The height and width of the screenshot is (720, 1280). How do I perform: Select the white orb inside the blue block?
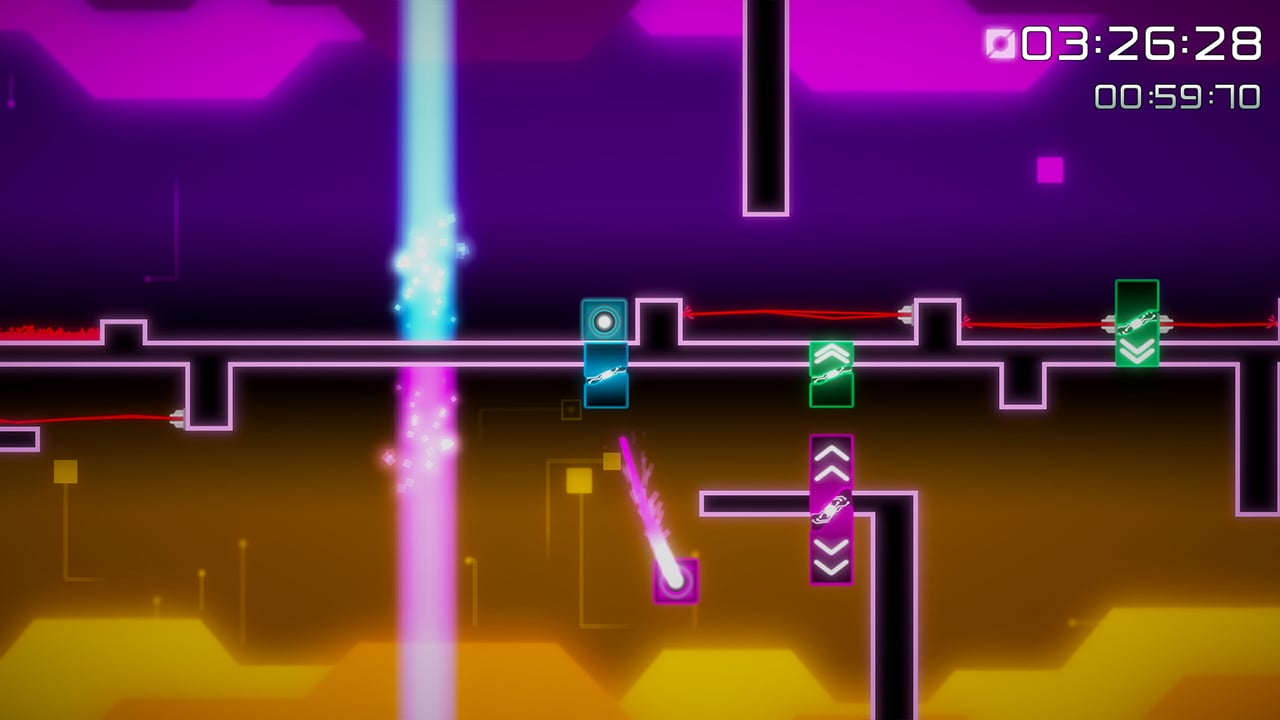[x=604, y=321]
